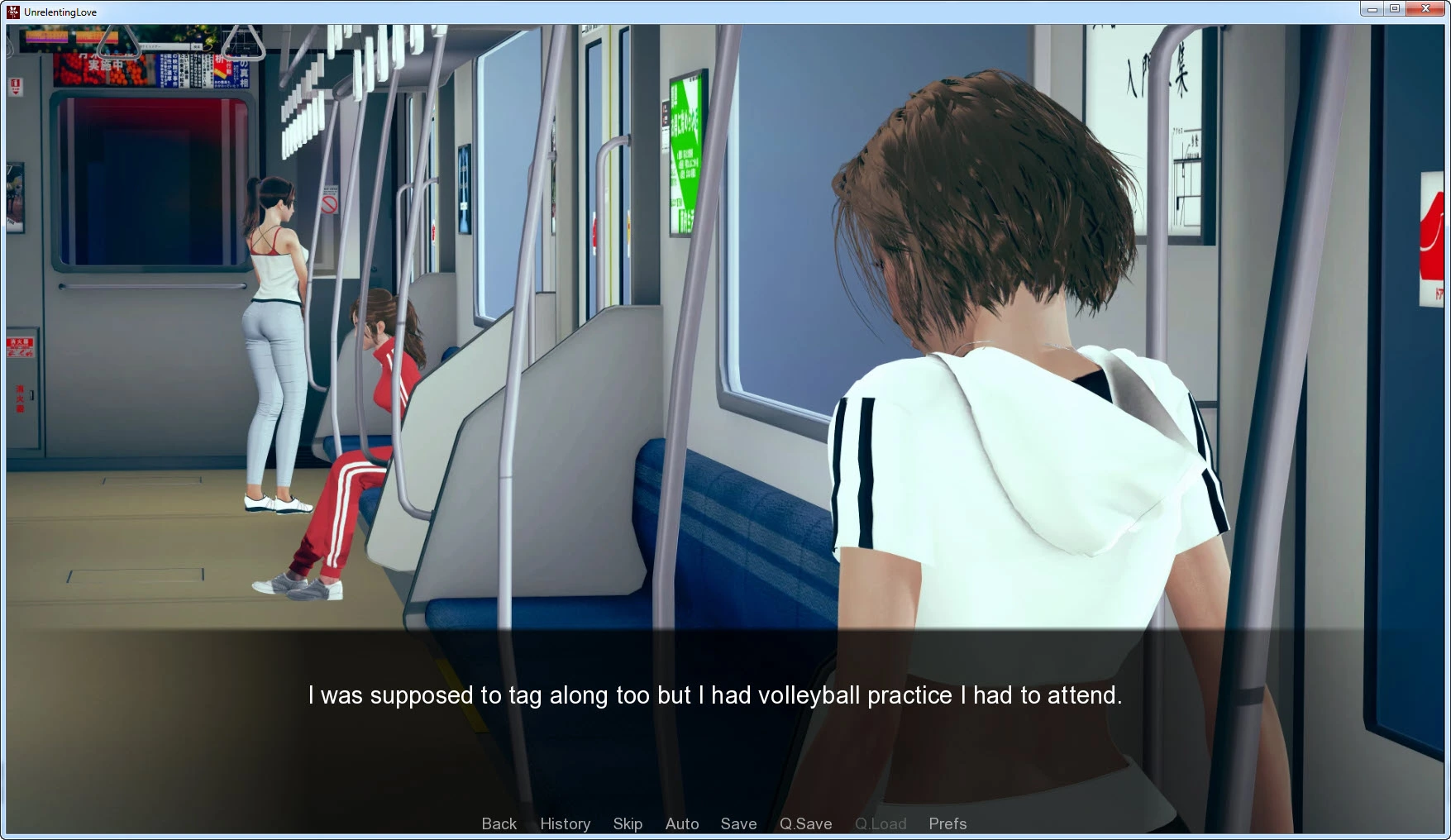The image size is (1451, 840).
Task: Activate the Skip dialogue option
Action: pyautogui.click(x=628, y=823)
